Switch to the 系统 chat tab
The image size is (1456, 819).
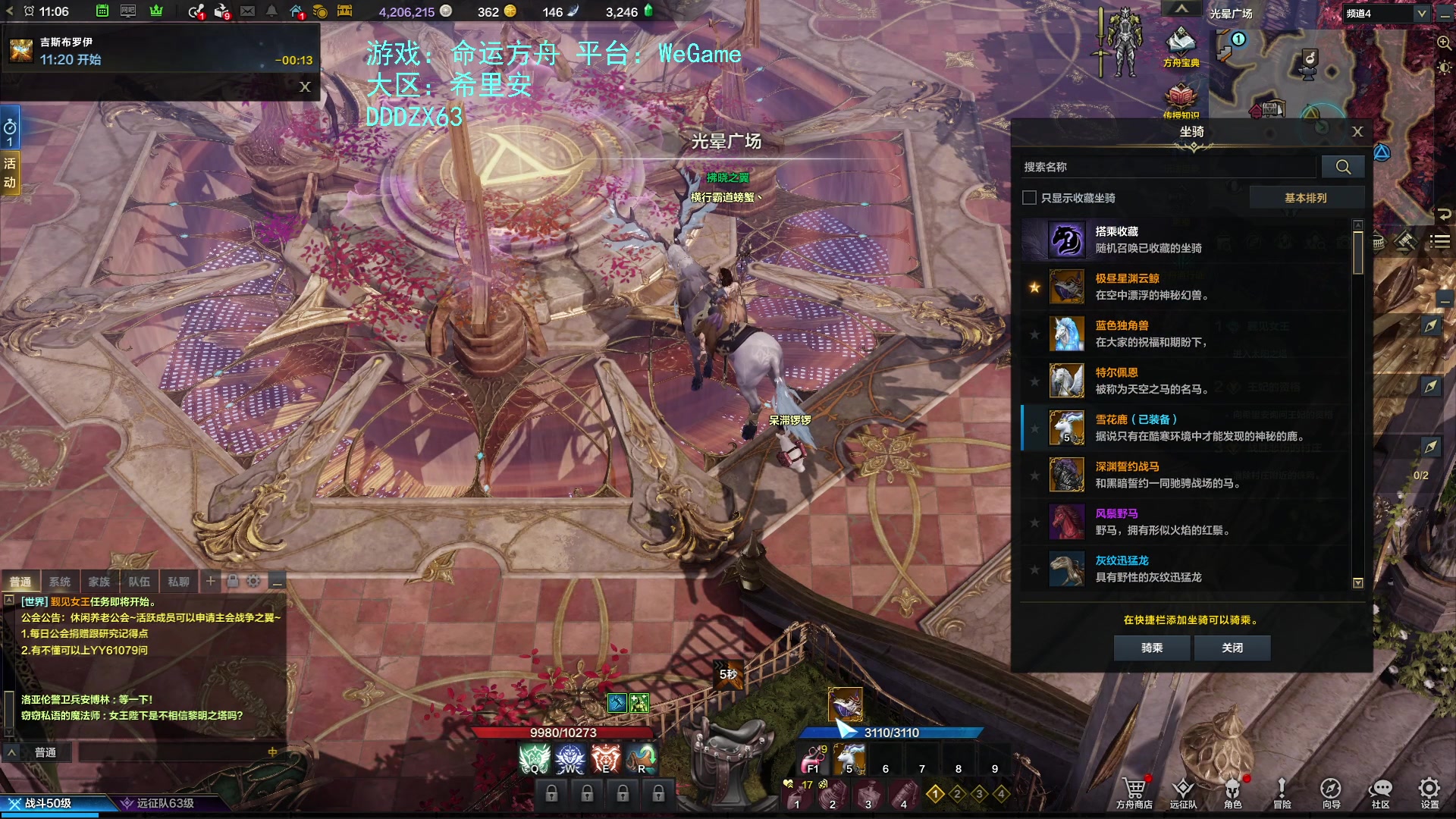click(x=60, y=582)
